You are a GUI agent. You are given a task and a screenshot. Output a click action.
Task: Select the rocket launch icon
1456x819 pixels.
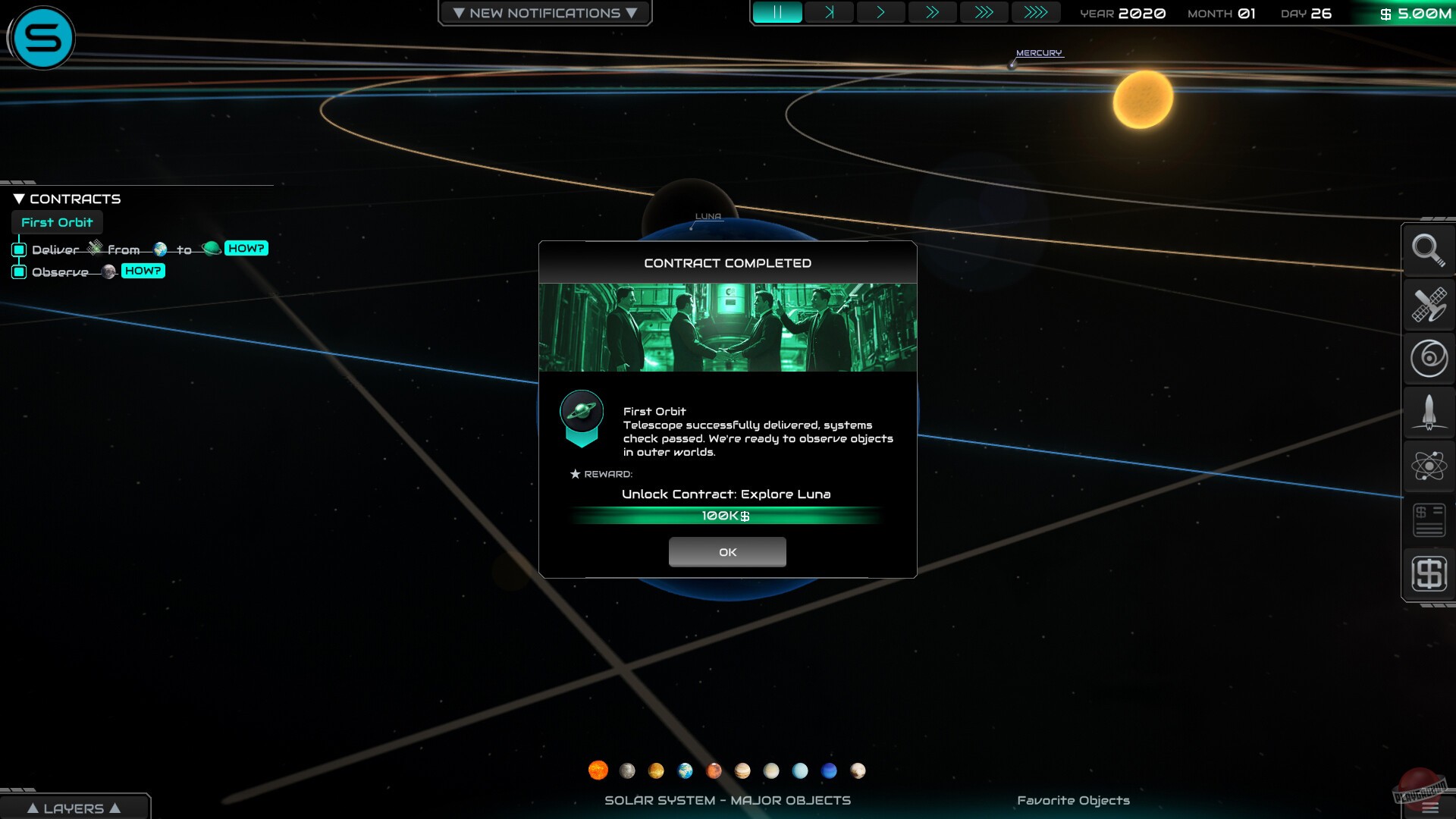coord(1429,413)
